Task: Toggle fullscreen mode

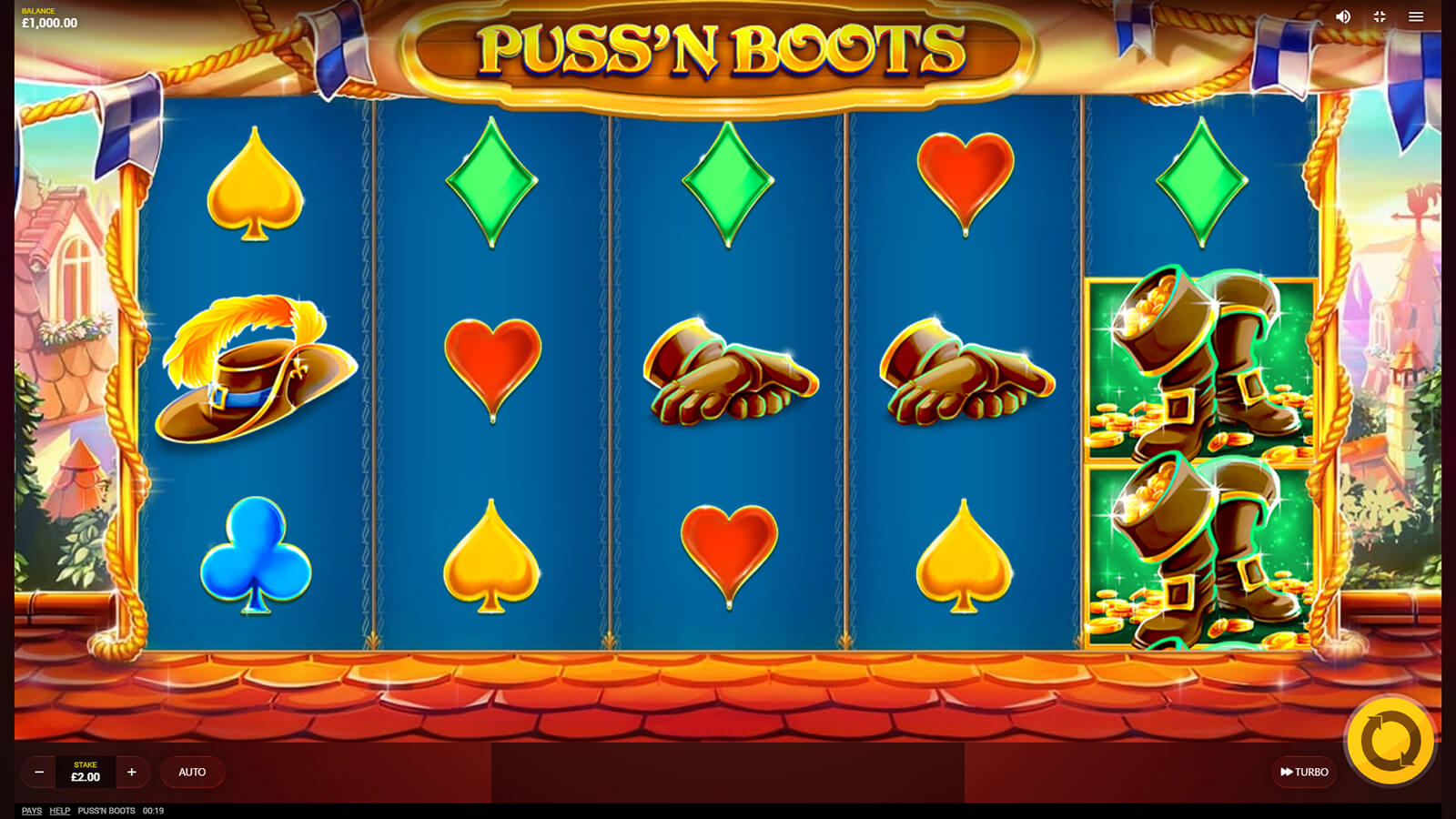Action: click(1380, 16)
